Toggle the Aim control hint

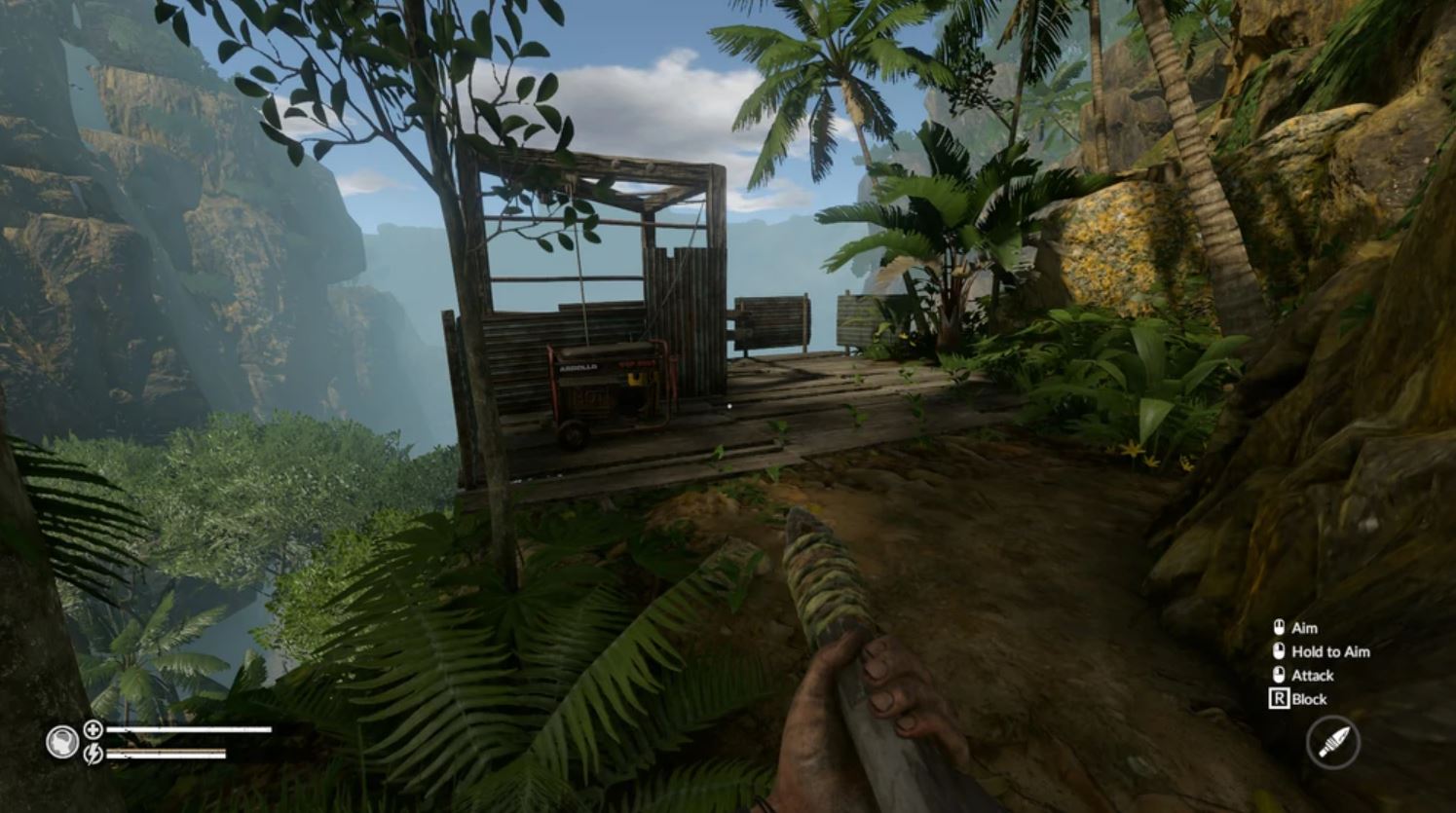click(1302, 628)
